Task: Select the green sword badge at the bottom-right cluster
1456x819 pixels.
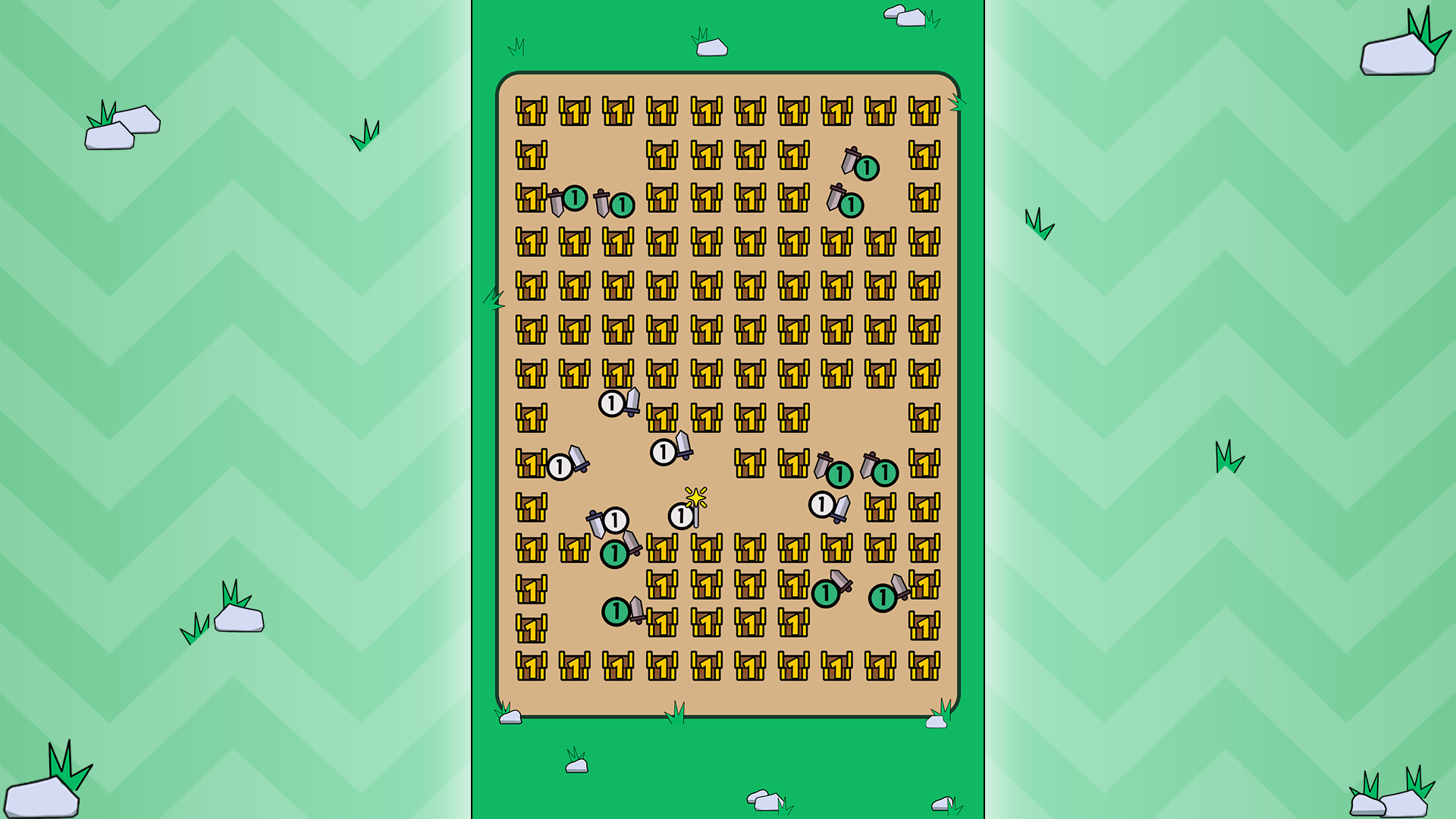Action: [882, 597]
